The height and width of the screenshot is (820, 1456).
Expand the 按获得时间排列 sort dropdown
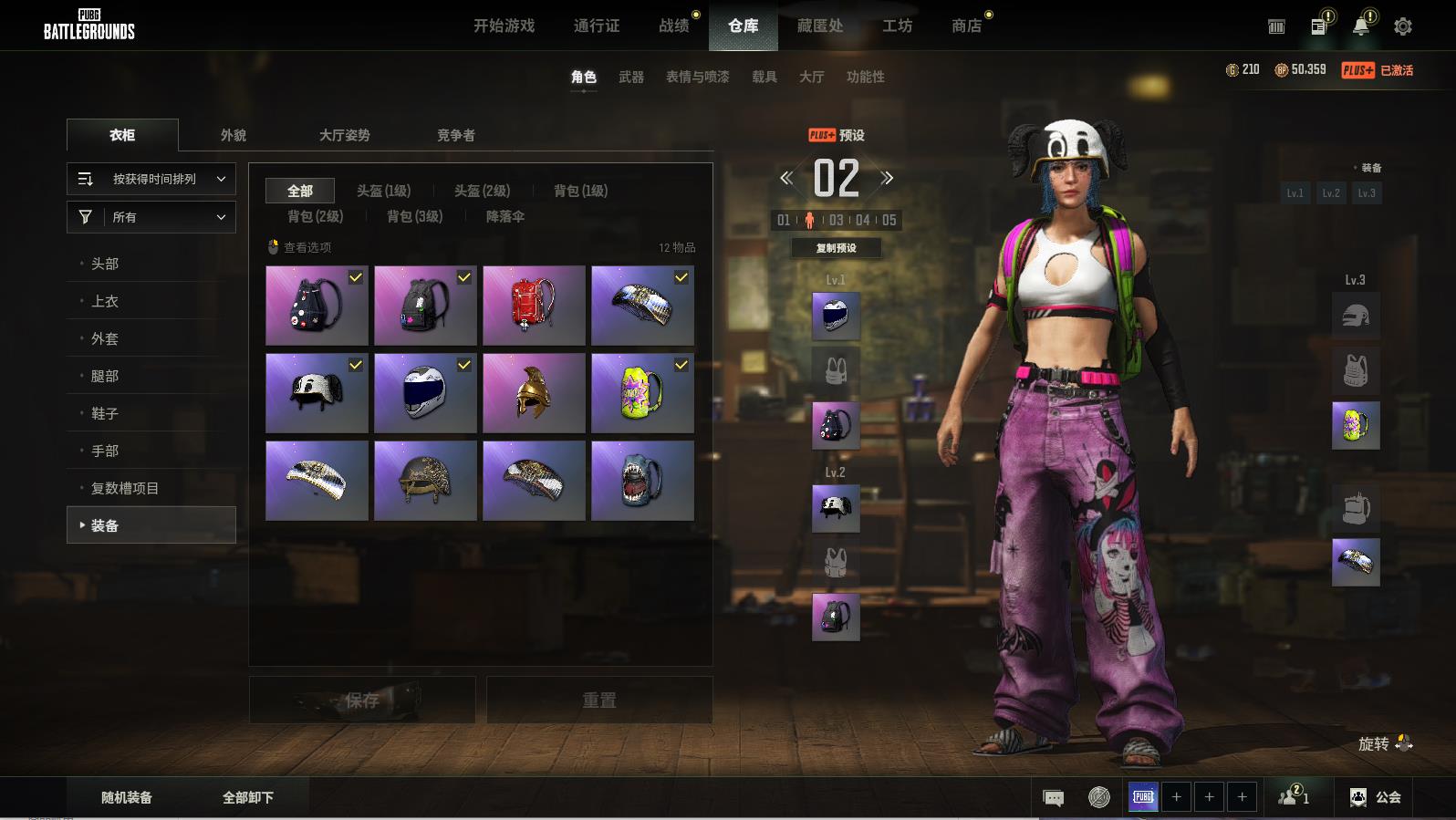coord(151,179)
